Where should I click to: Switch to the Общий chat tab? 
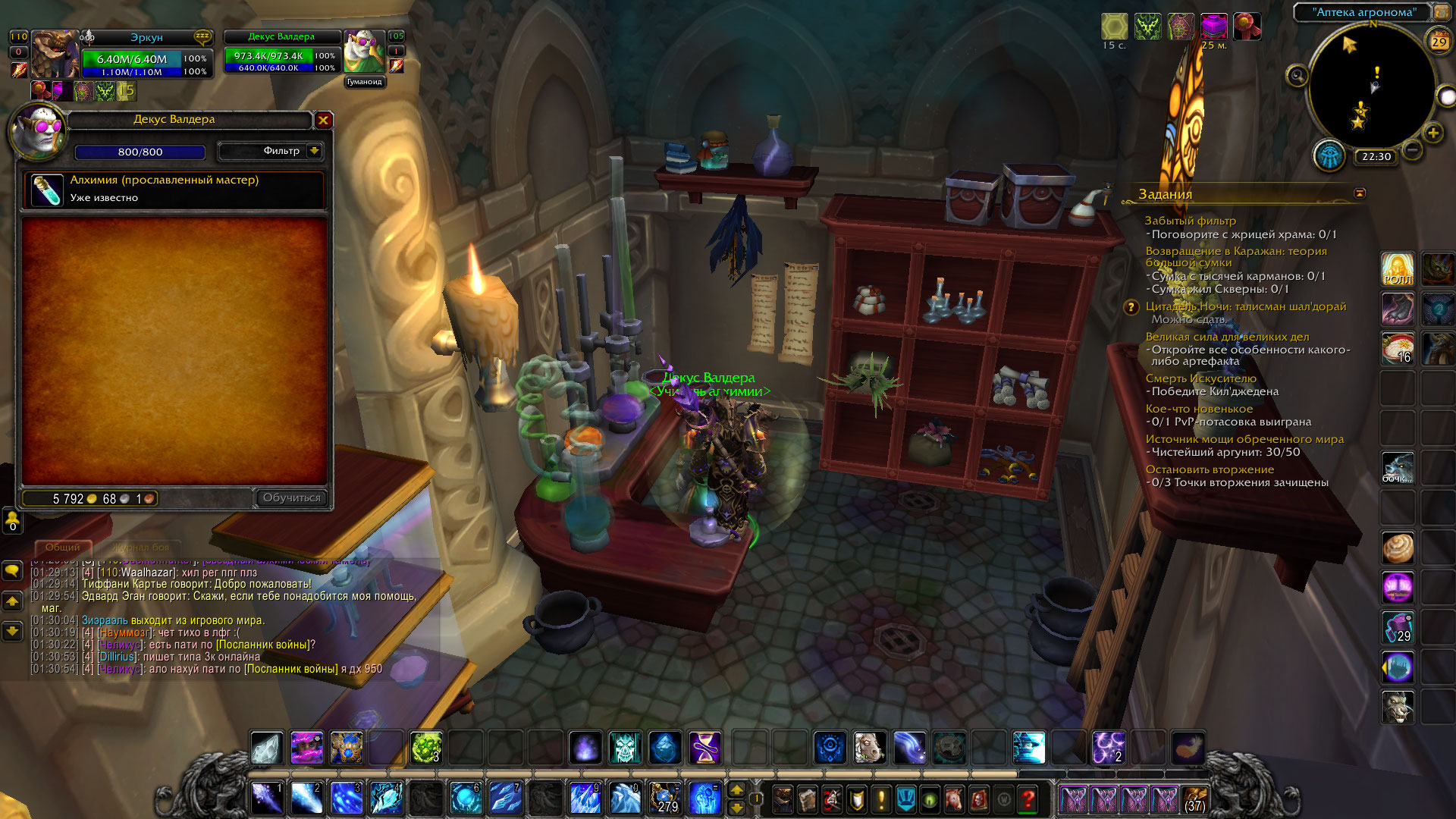tap(62, 547)
